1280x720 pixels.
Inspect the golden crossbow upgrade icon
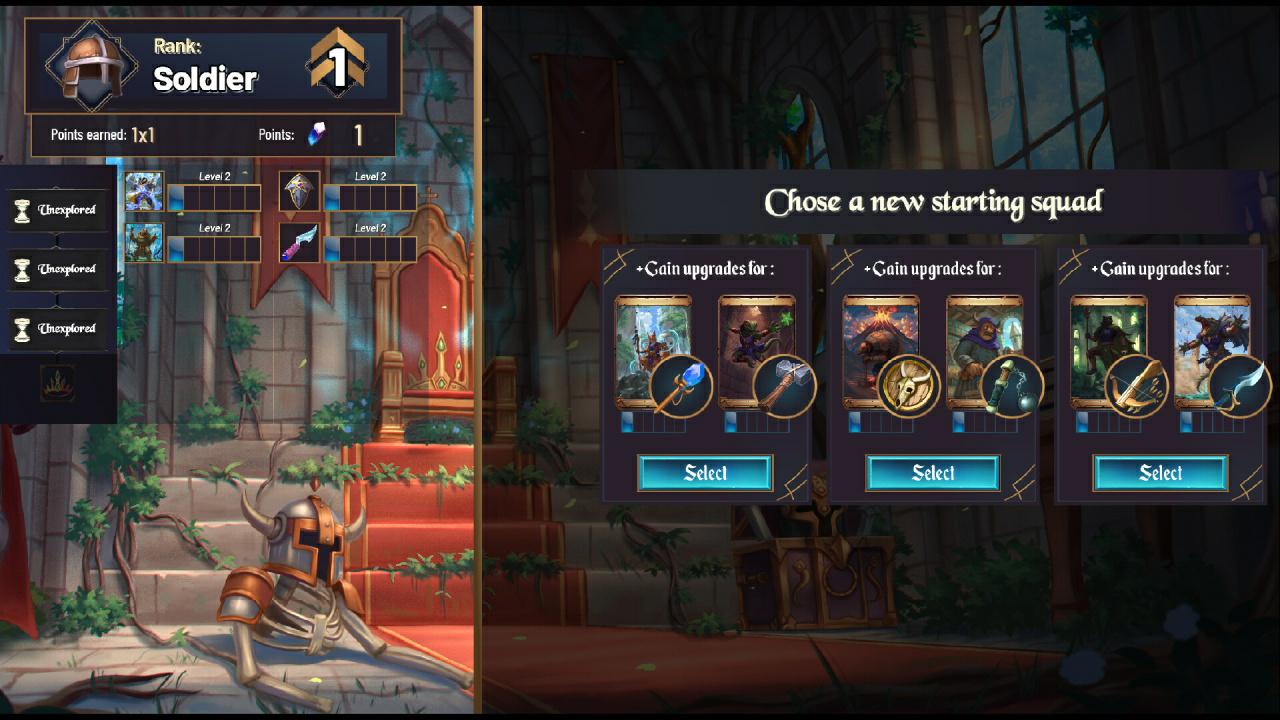tap(1137, 386)
